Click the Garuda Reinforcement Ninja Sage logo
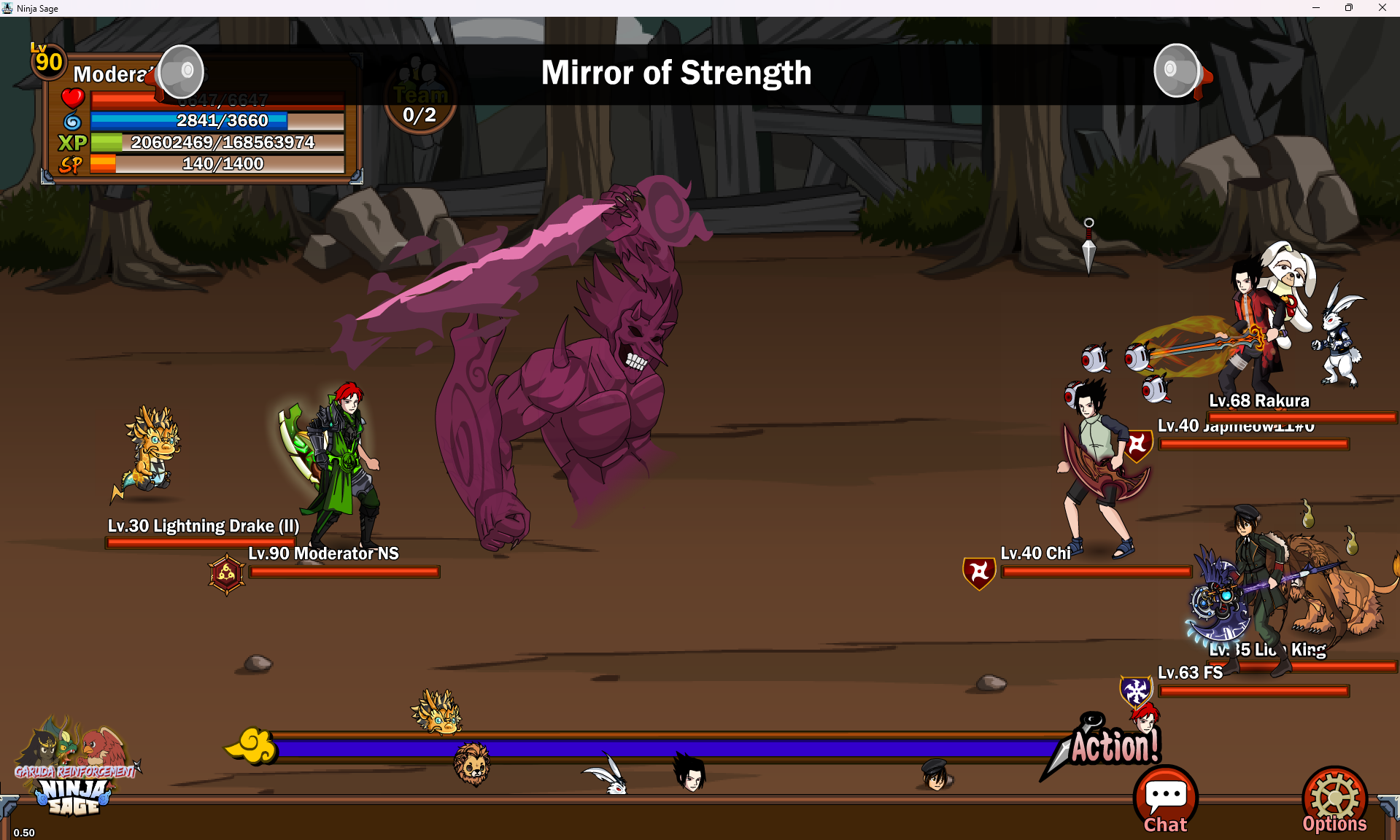 (x=74, y=769)
